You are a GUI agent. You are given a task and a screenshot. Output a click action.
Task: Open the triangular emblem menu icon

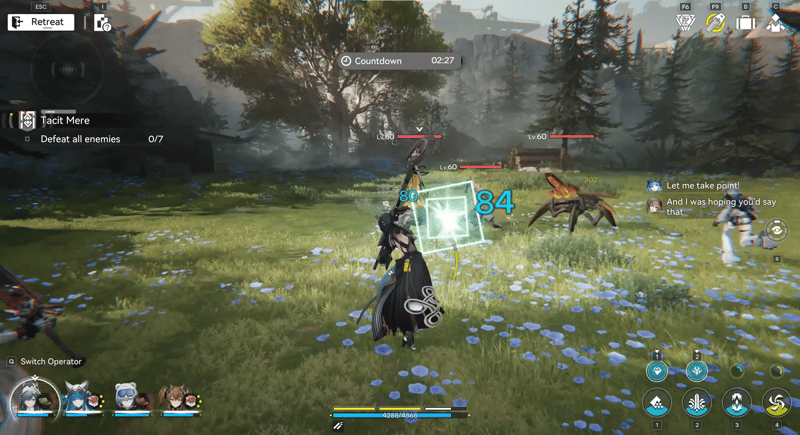685,22
